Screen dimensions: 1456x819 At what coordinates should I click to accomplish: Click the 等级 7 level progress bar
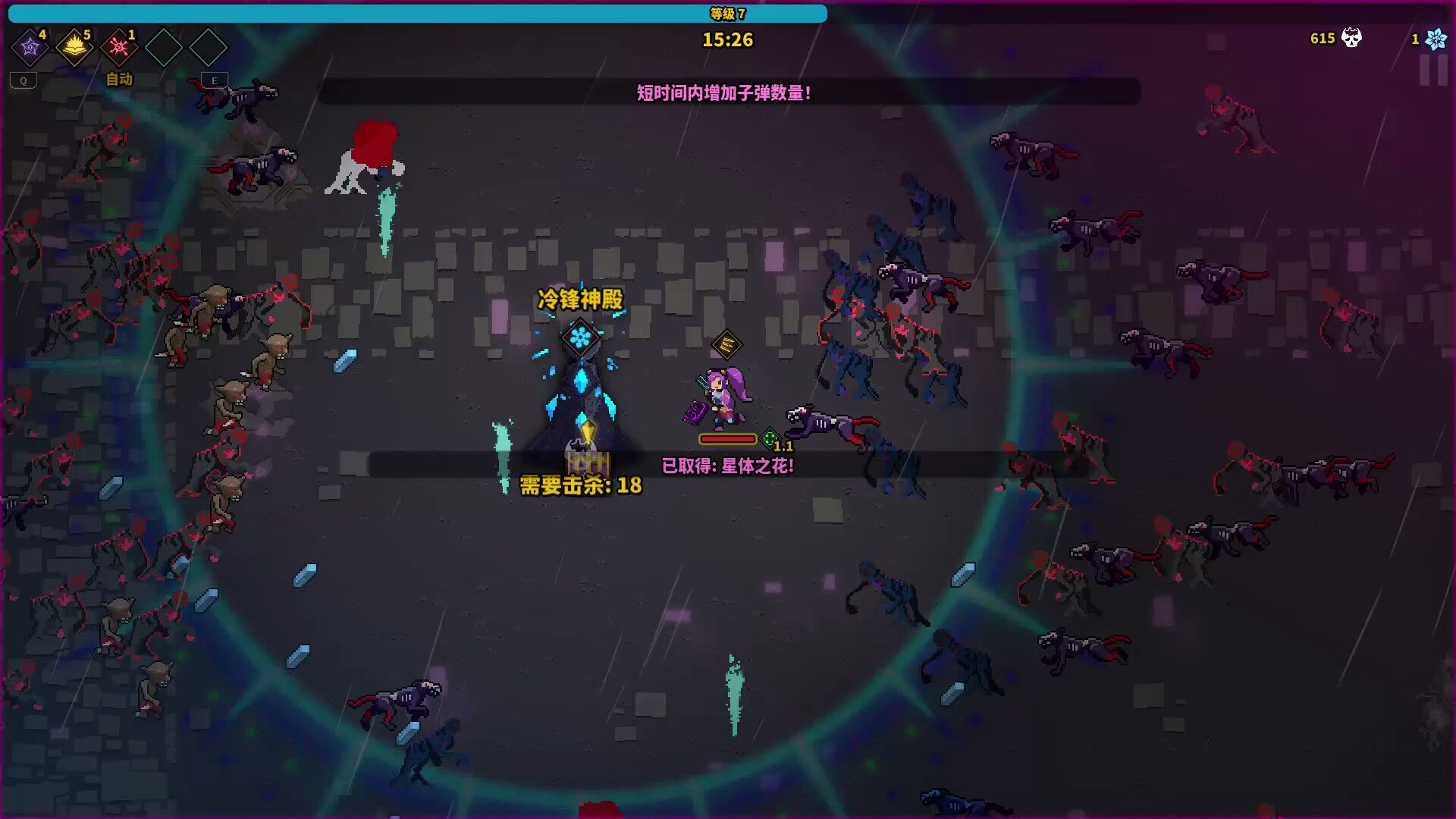[728, 13]
